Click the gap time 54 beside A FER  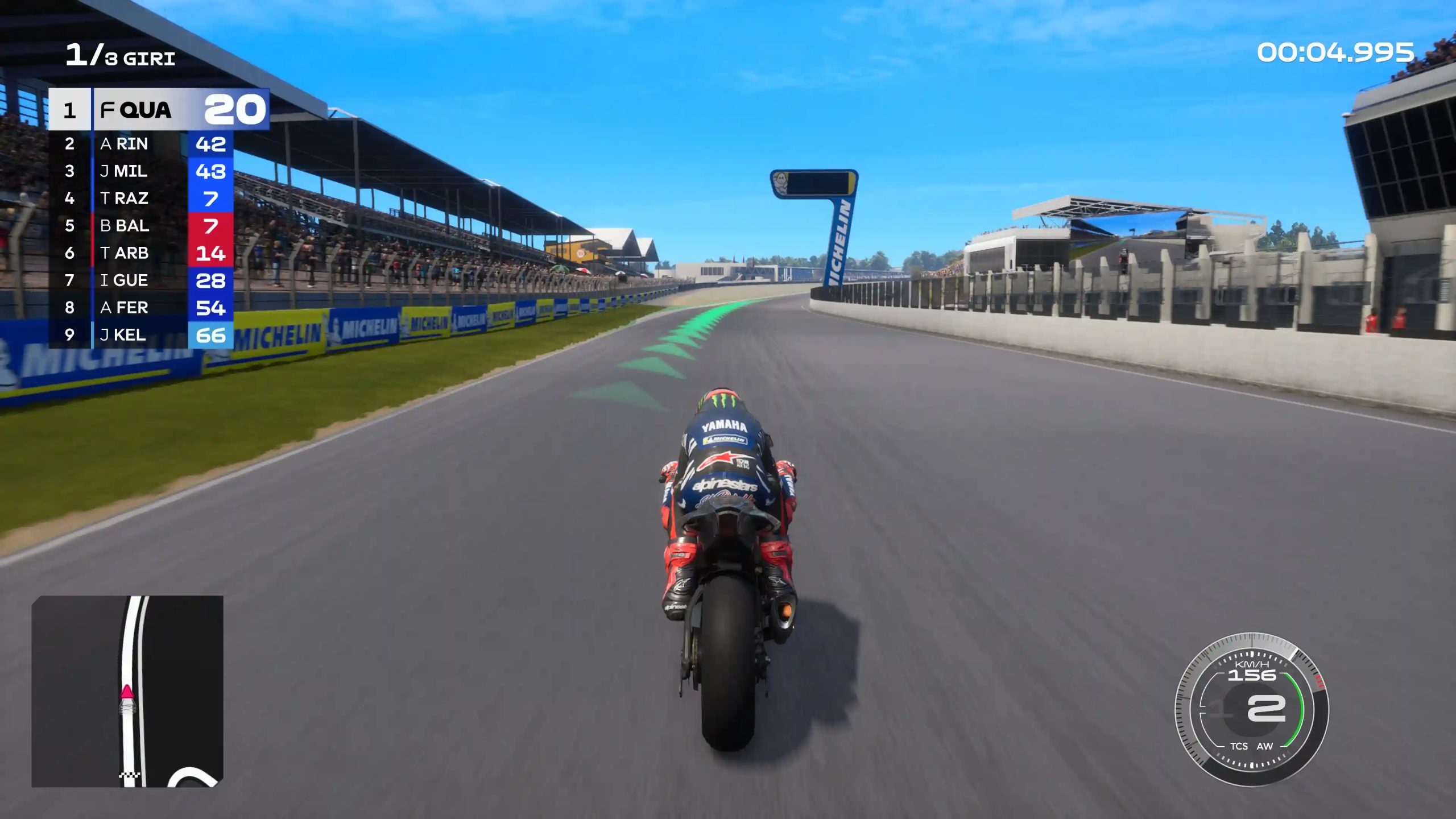210,308
